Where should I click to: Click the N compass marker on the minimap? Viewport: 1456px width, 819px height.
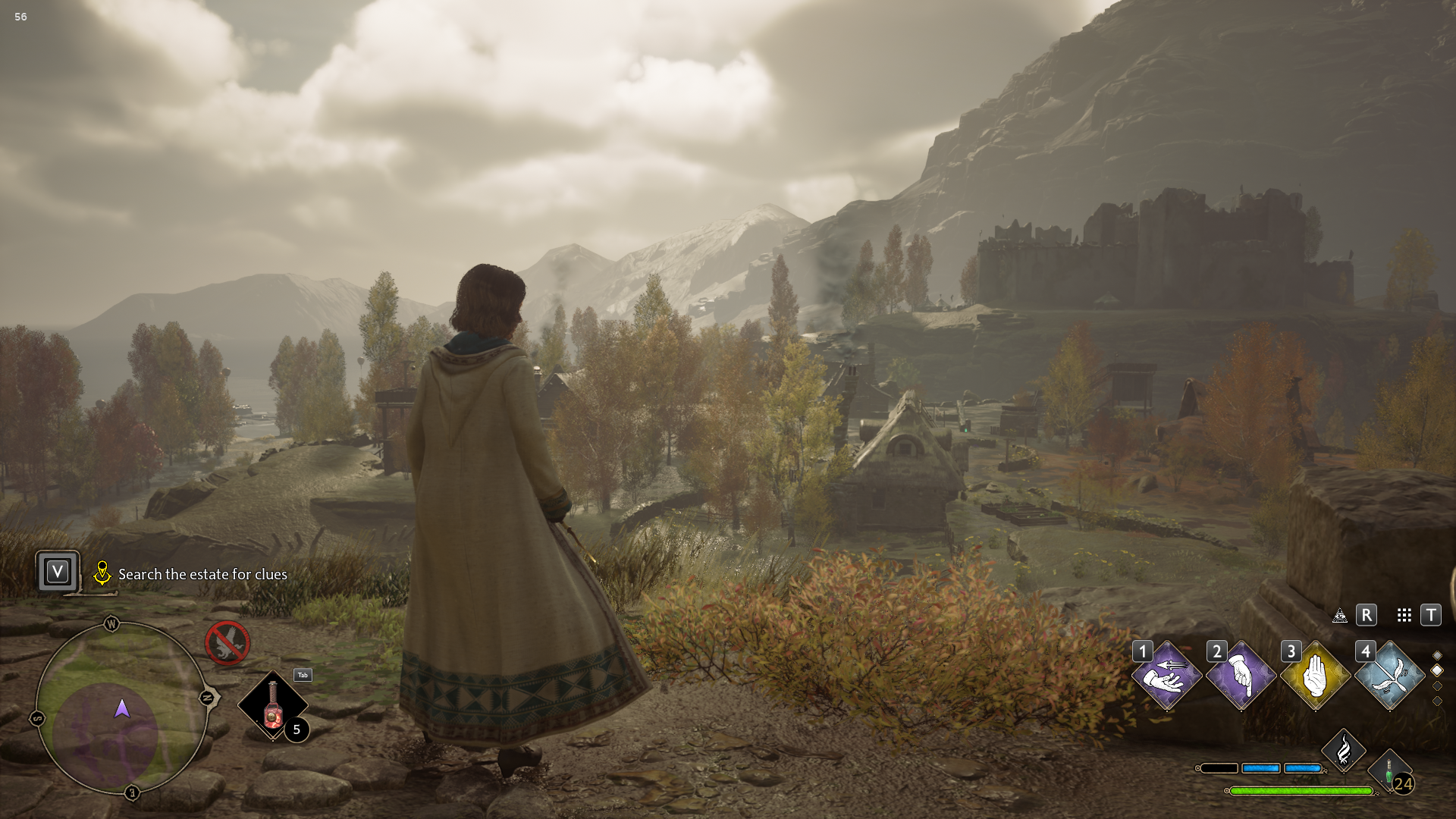click(x=207, y=698)
